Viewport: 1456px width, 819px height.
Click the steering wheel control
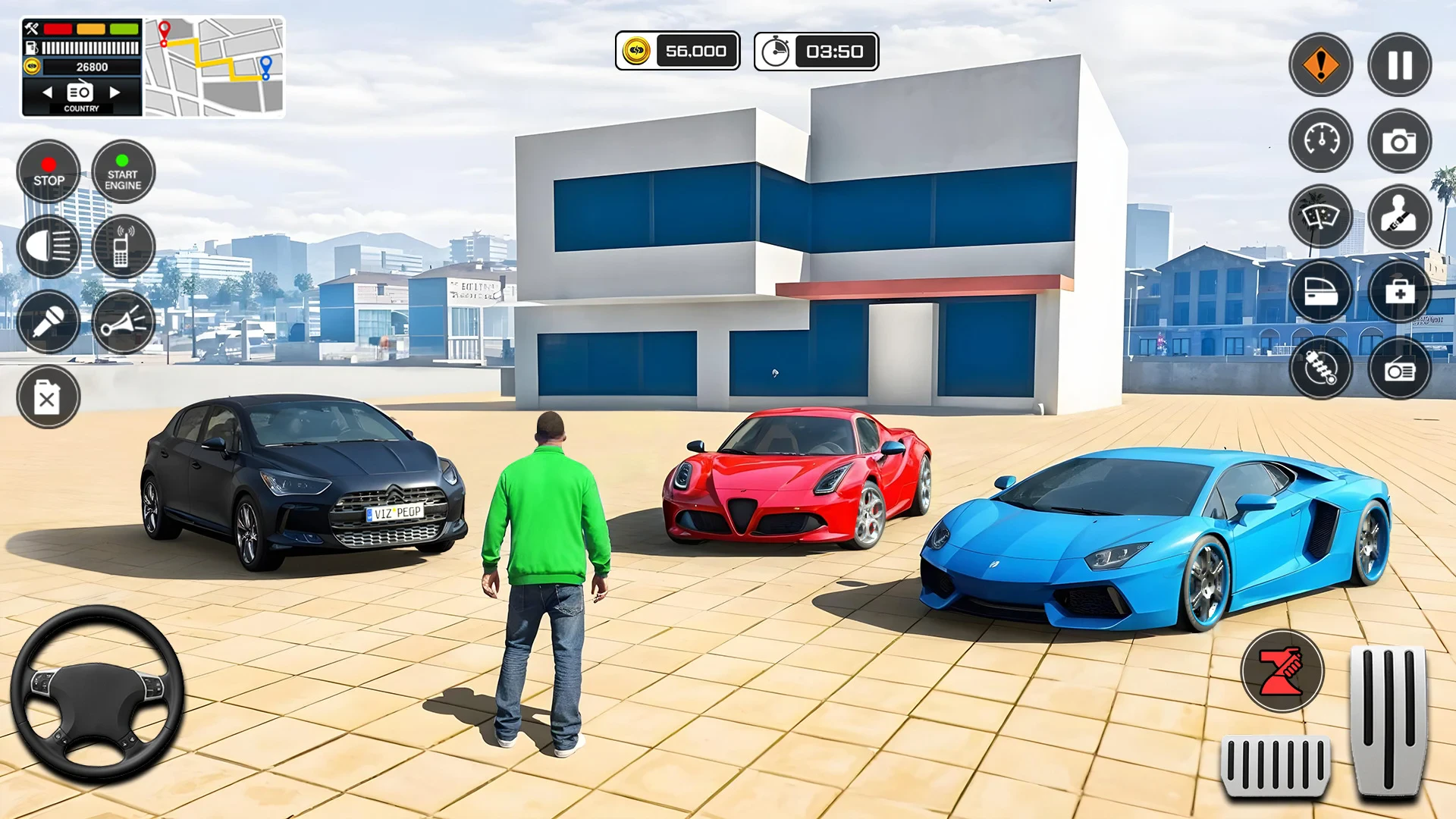(97, 694)
